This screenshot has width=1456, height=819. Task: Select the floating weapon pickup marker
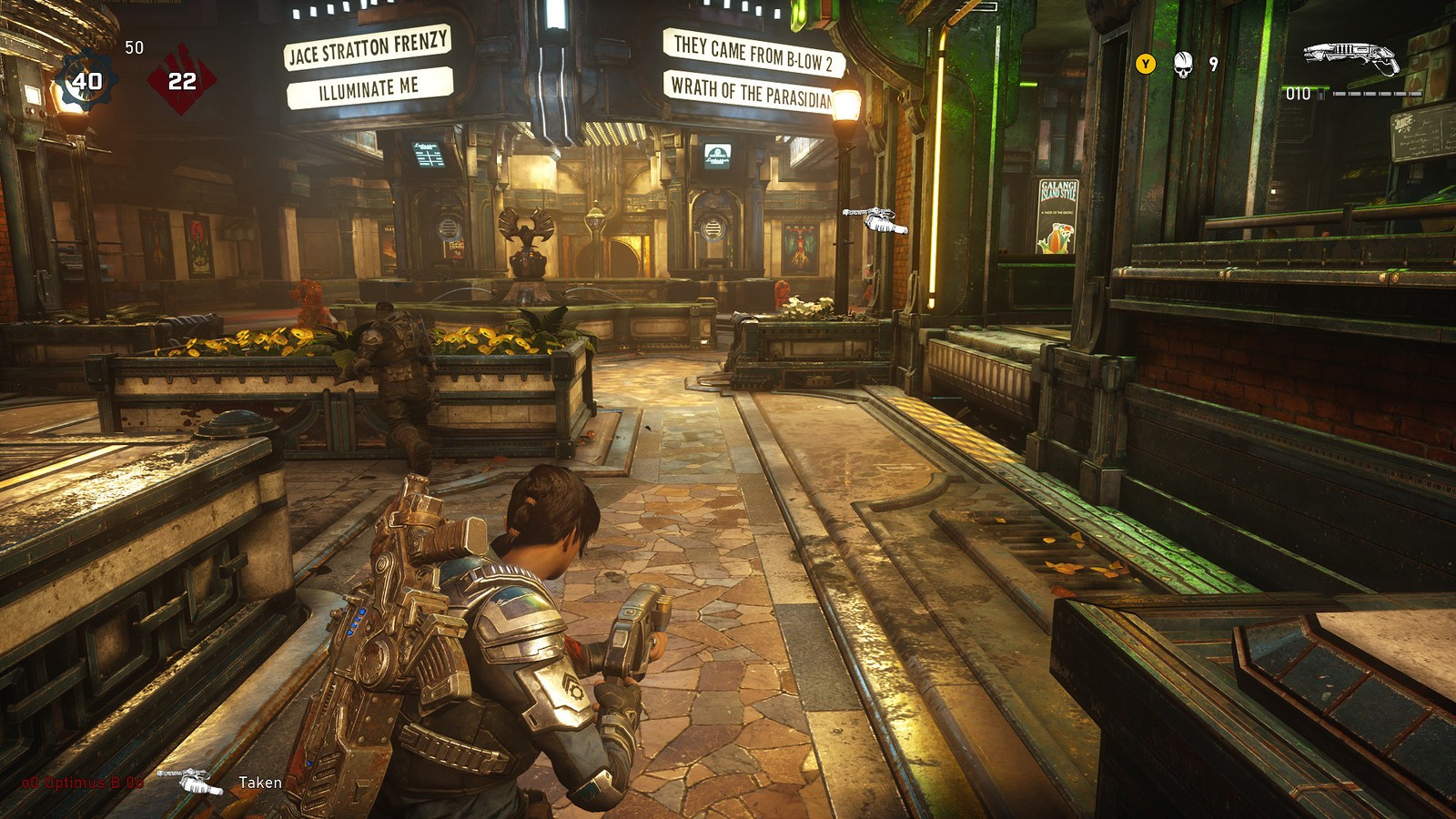[875, 219]
